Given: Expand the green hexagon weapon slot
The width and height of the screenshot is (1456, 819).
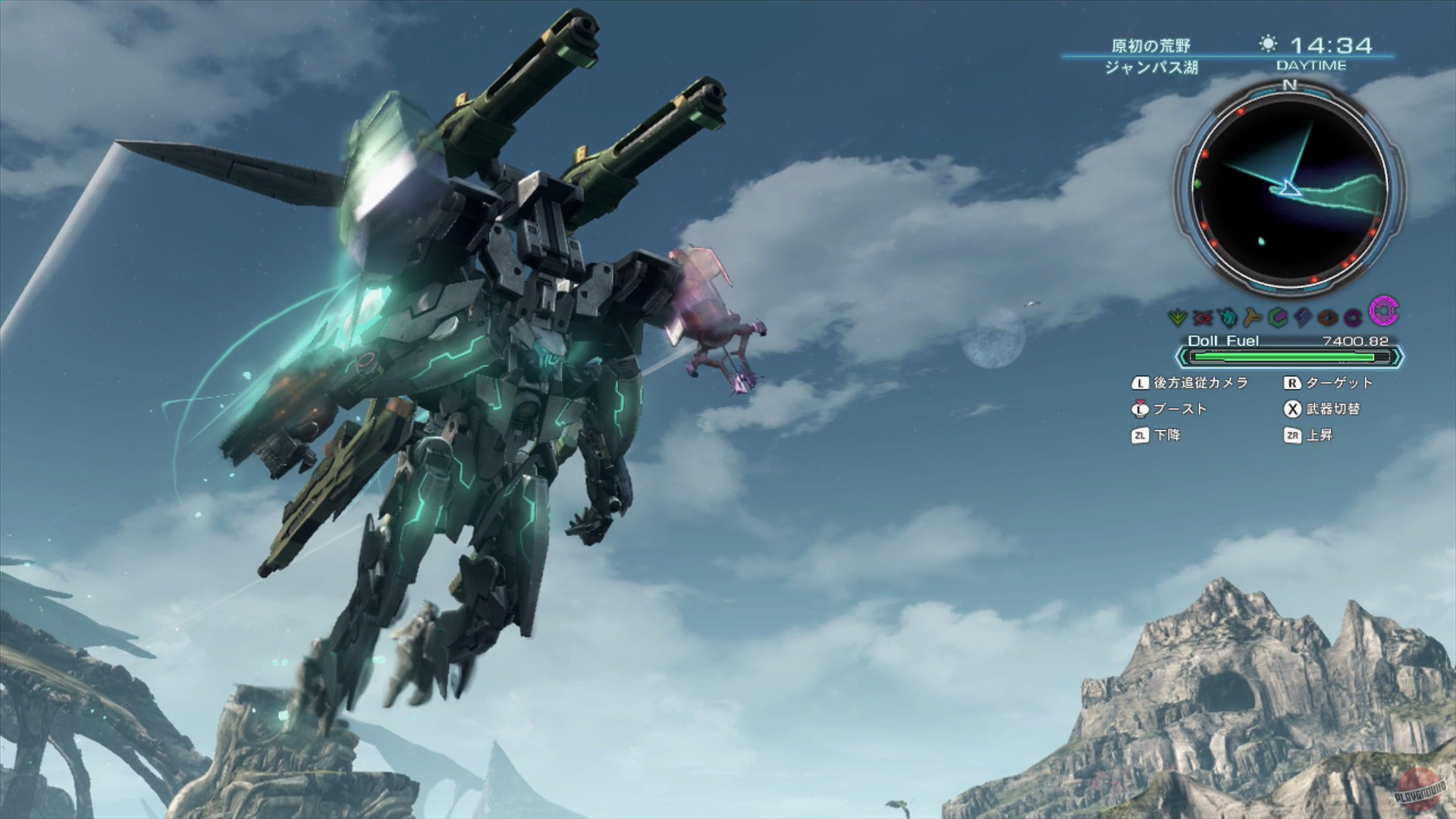Looking at the screenshot, I should click(1278, 317).
